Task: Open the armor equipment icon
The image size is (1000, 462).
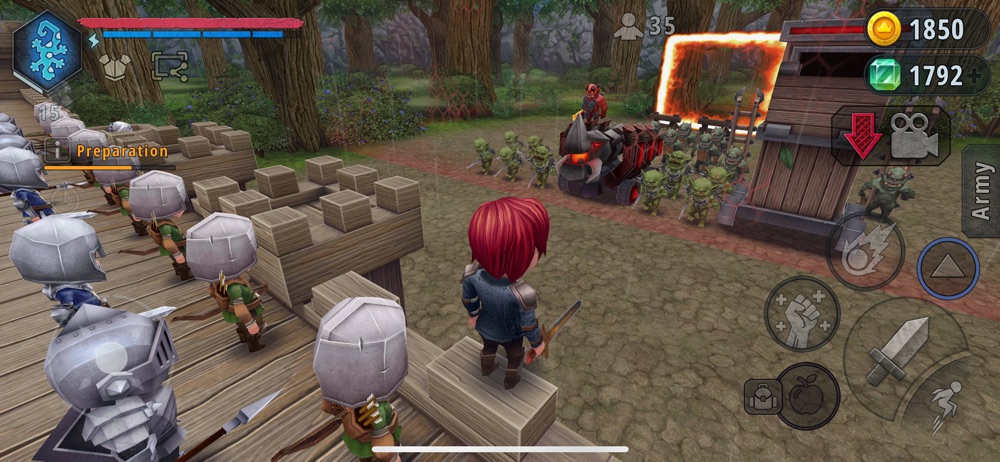Action: (114, 66)
